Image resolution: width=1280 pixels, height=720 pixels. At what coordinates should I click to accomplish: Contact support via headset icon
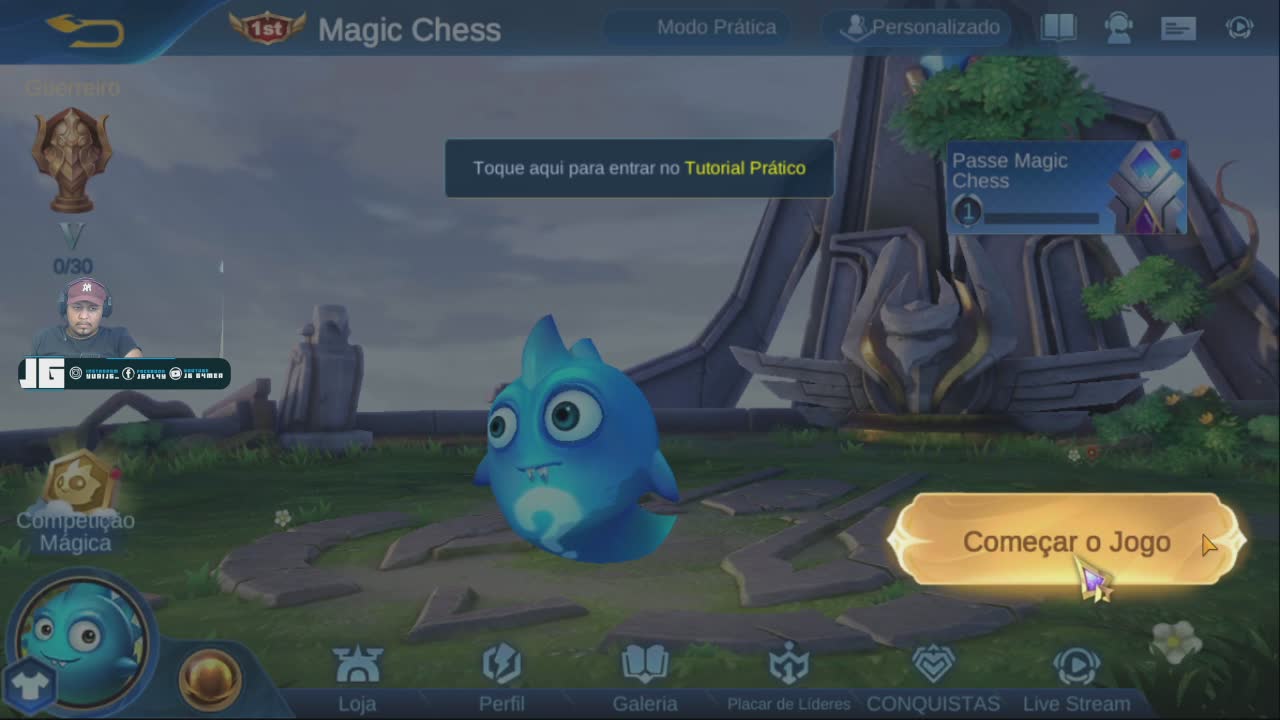pyautogui.click(x=1118, y=28)
